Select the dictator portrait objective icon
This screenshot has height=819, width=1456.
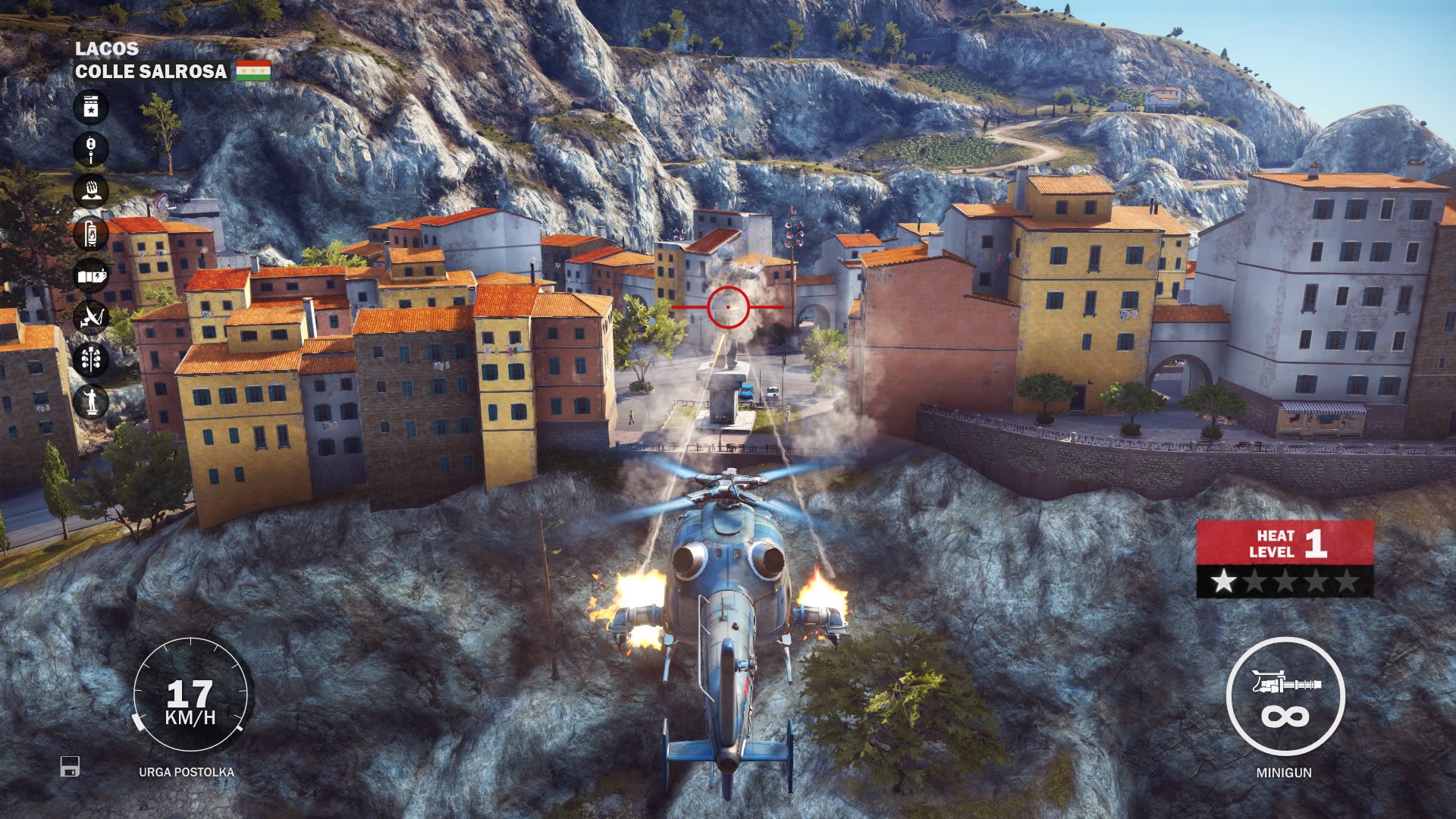pos(89,189)
